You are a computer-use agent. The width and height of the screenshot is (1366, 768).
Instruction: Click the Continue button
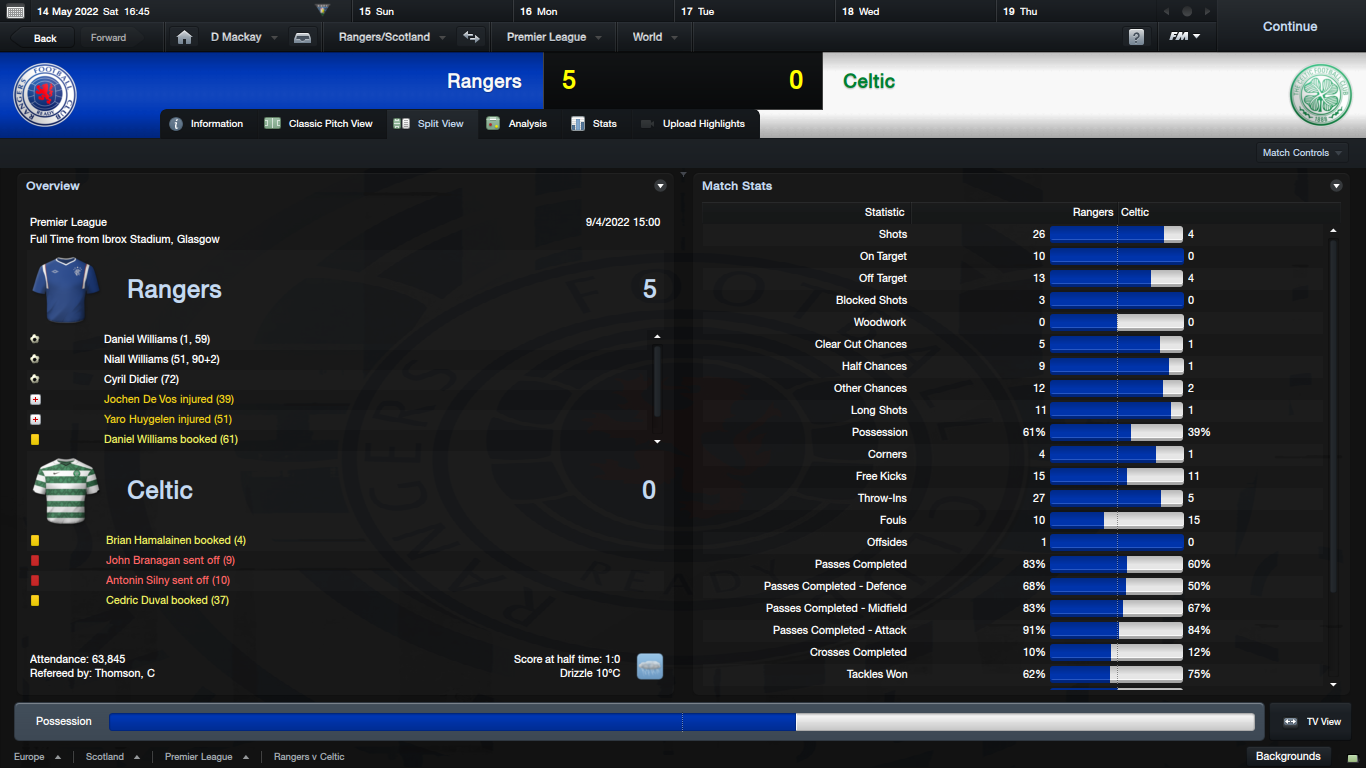coord(1289,27)
